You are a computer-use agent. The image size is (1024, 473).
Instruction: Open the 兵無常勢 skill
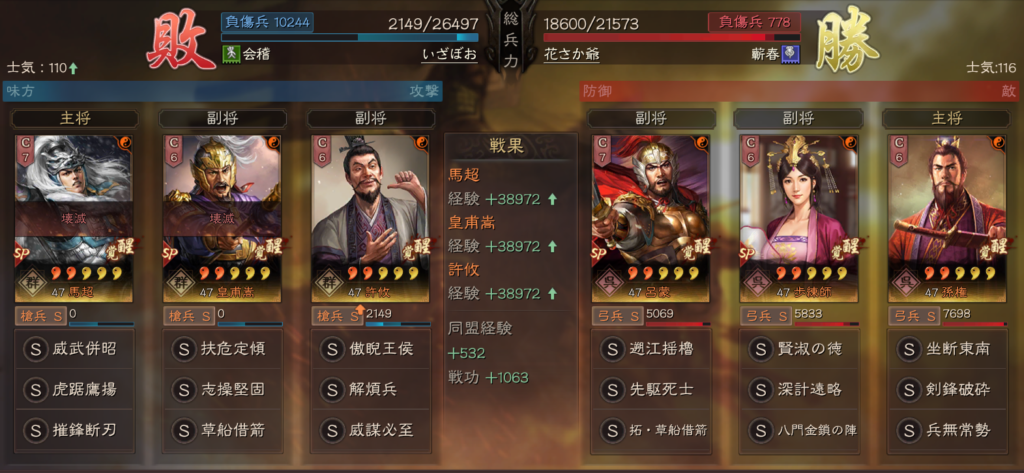click(946, 430)
